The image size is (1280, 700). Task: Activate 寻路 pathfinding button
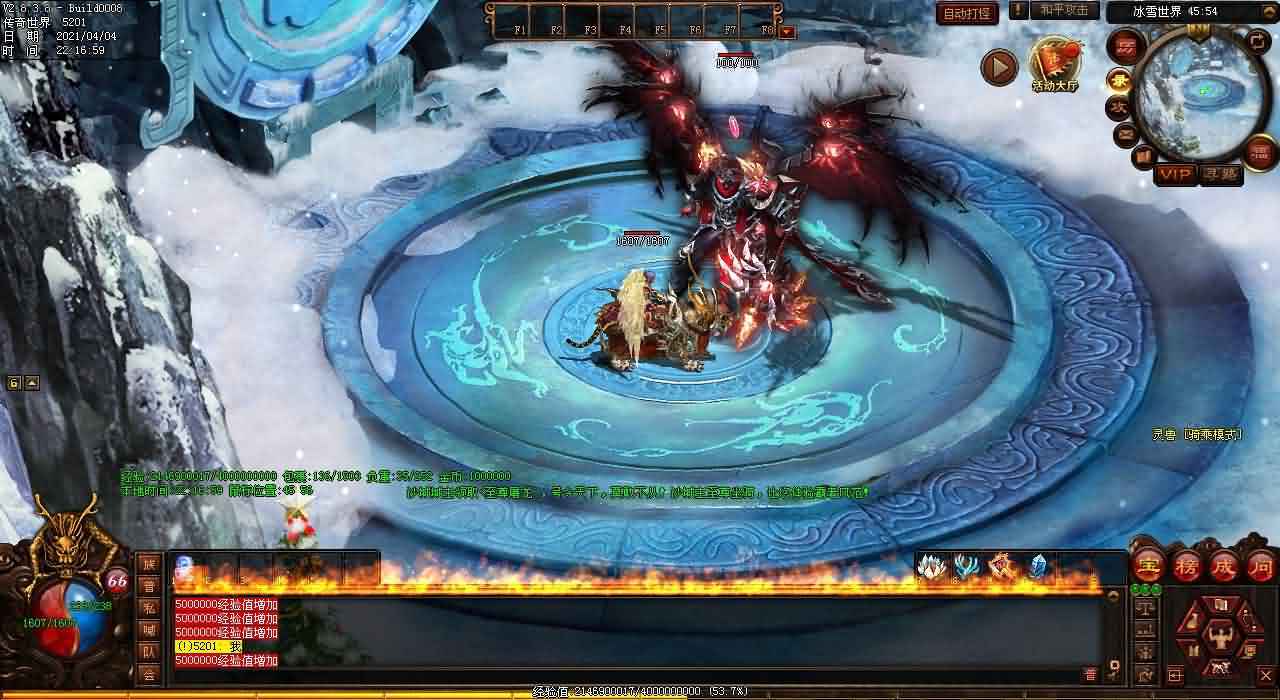1221,175
